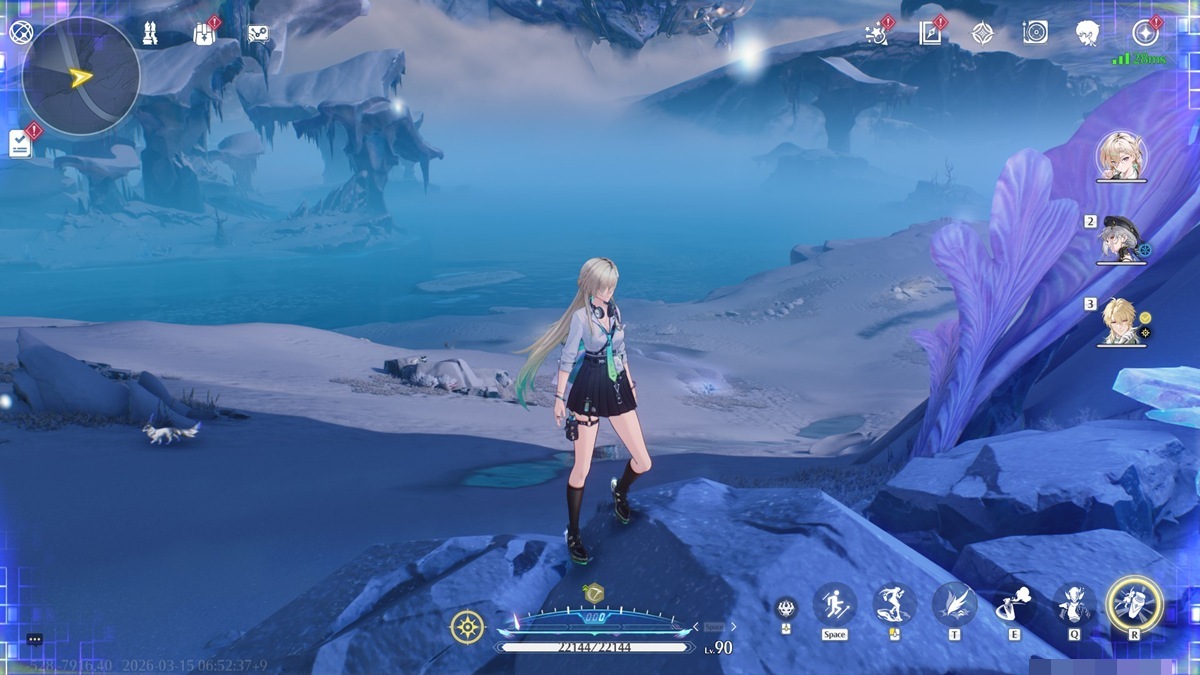The image size is (1200, 675).
Task: Click the twin chess-piece icon in the top bar
Action: (x=150, y=33)
